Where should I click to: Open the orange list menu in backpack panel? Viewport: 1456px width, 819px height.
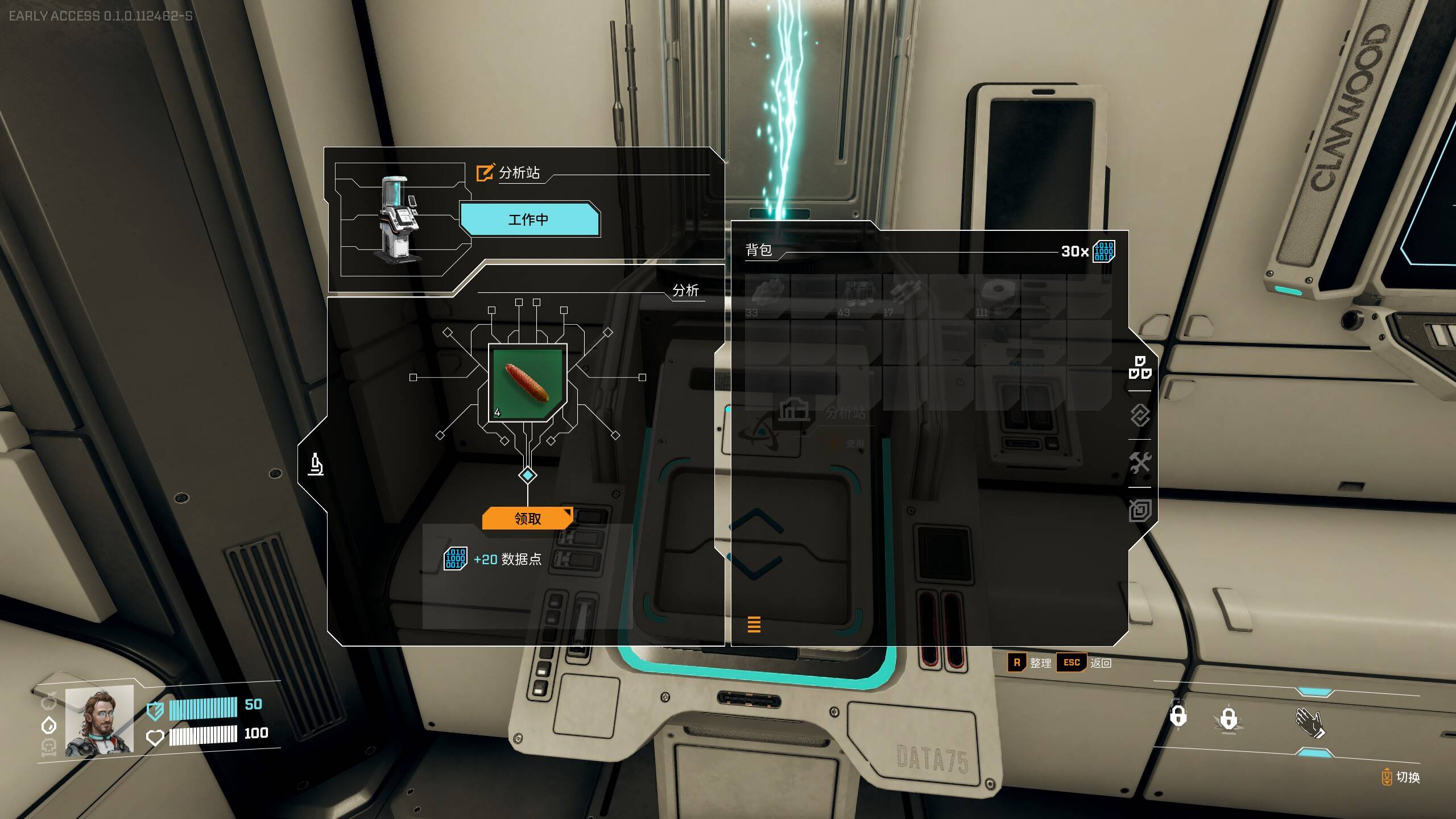[754, 624]
